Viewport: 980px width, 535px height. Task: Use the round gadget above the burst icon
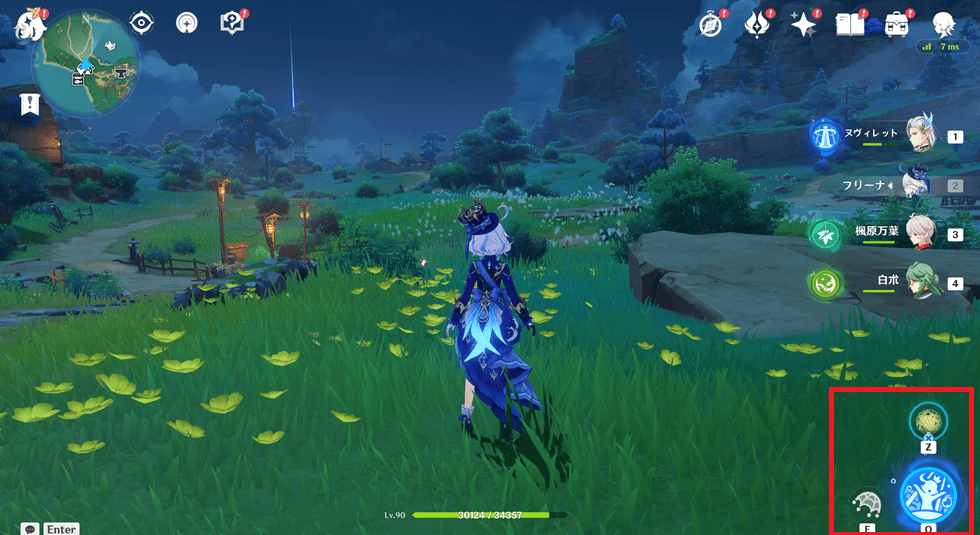coord(928,422)
